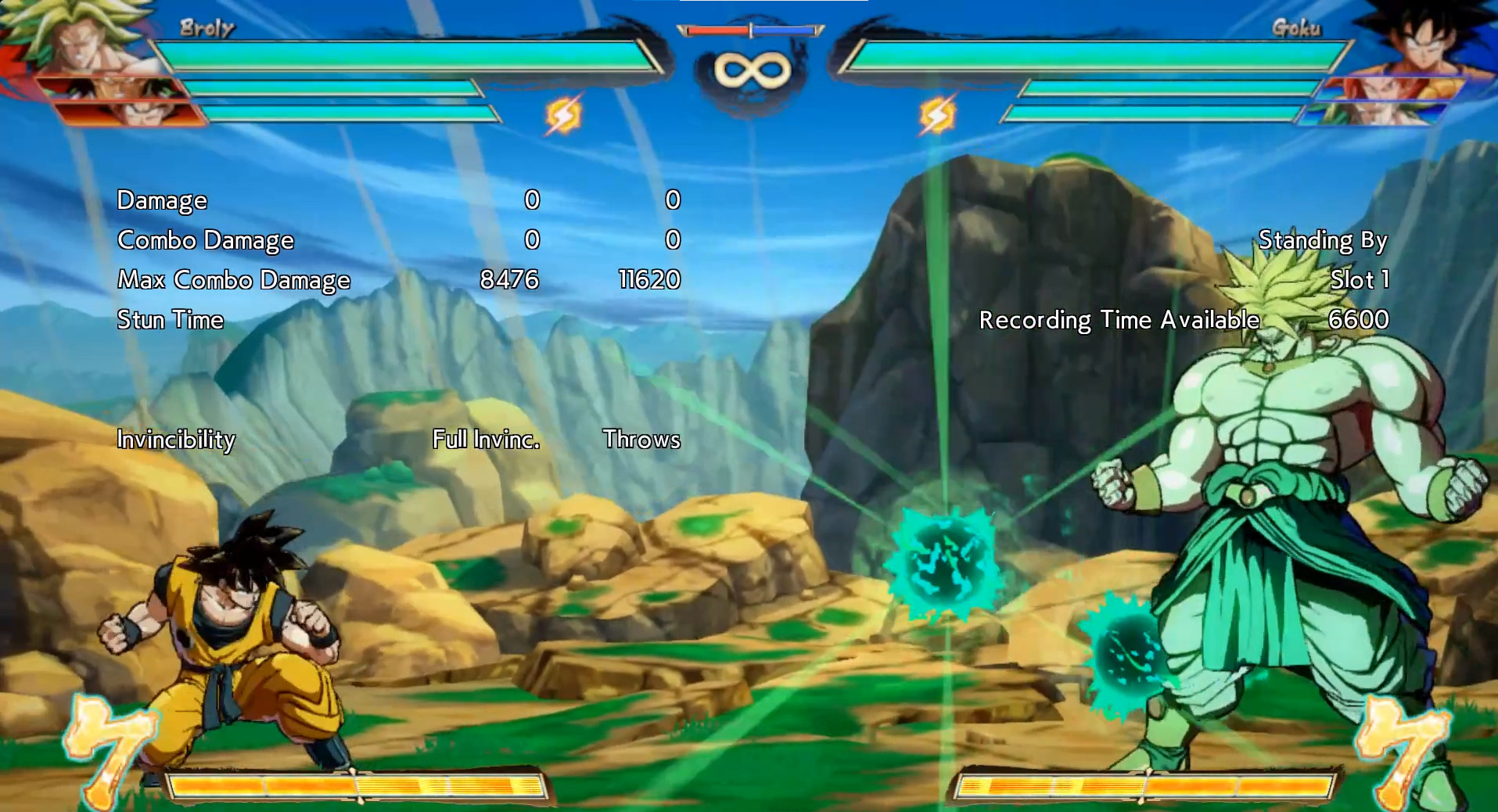Click the Recording Time Available text
This screenshot has width=1498, height=812.
tap(1122, 320)
